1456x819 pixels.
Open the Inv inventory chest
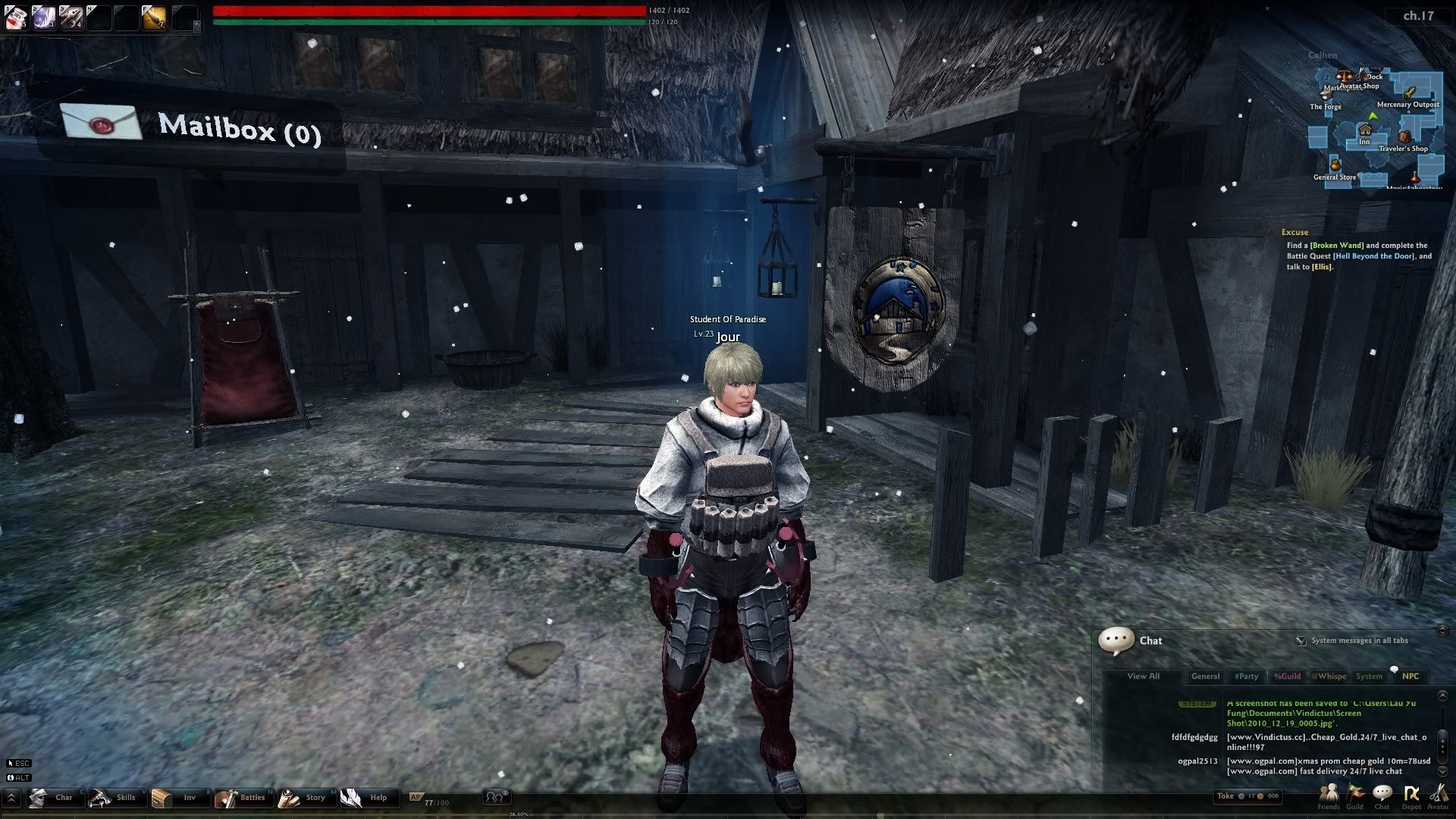[x=176, y=798]
